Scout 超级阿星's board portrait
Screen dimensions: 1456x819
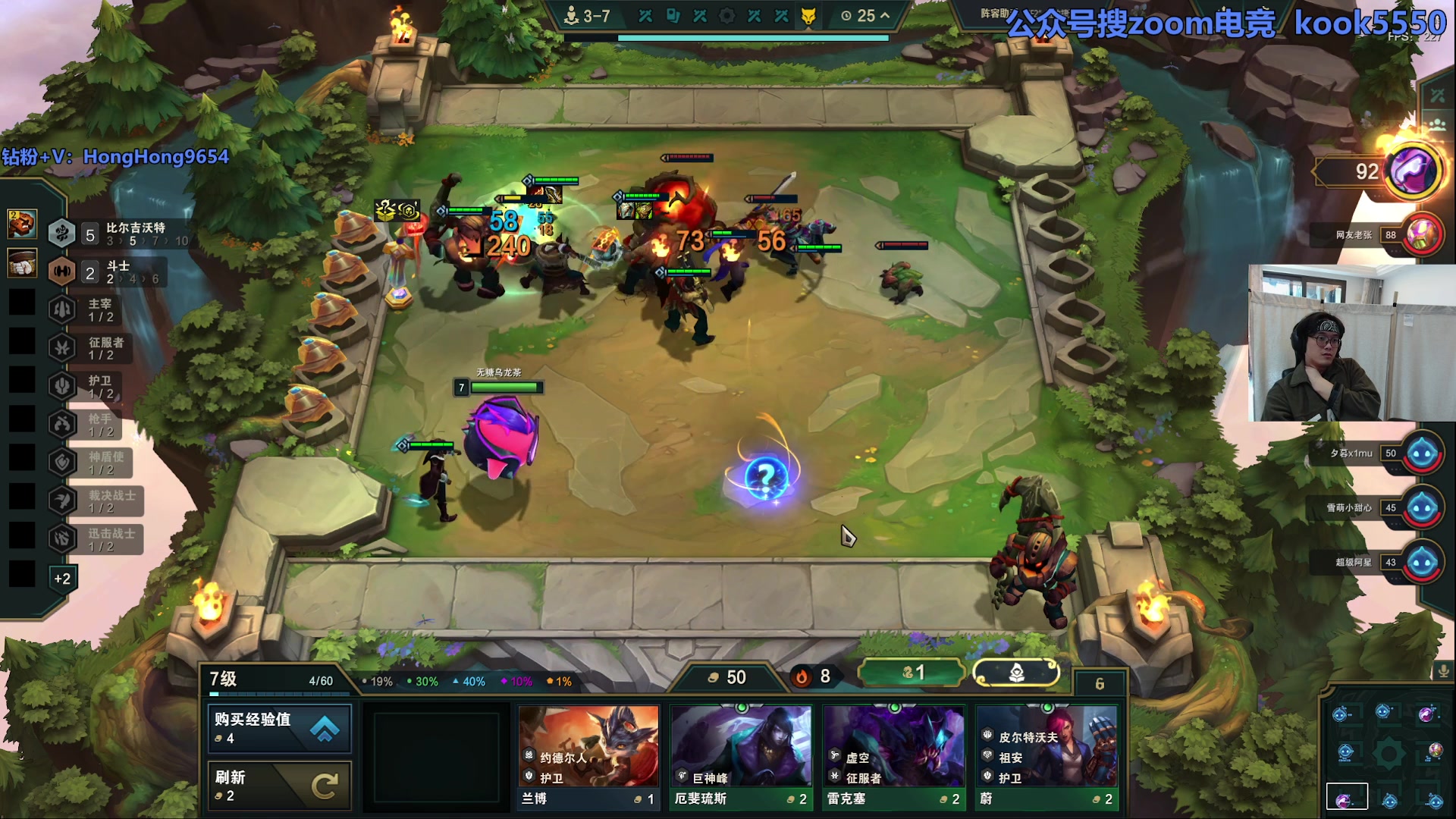pyautogui.click(x=1423, y=563)
